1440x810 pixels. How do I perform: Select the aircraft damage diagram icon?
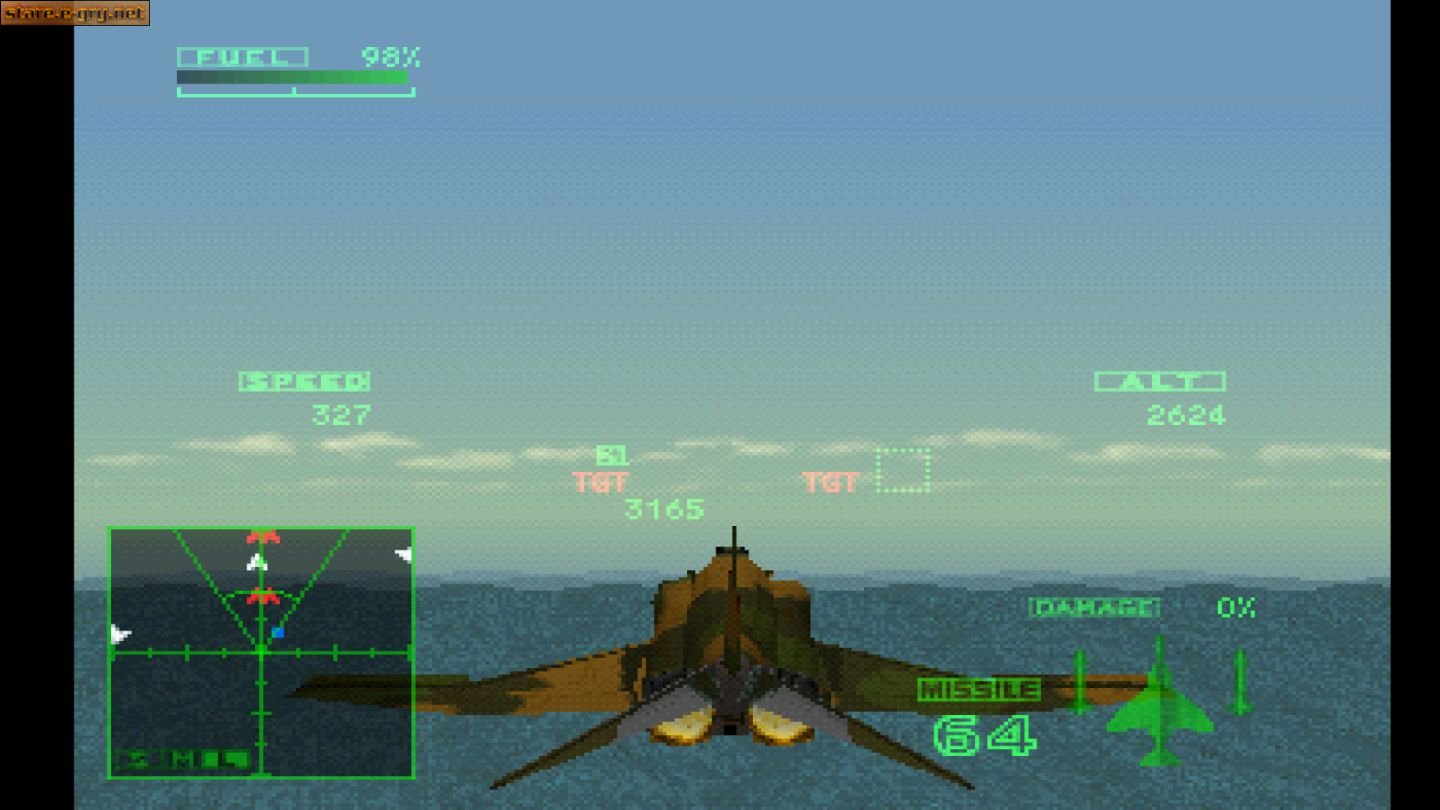[x=1160, y=715]
